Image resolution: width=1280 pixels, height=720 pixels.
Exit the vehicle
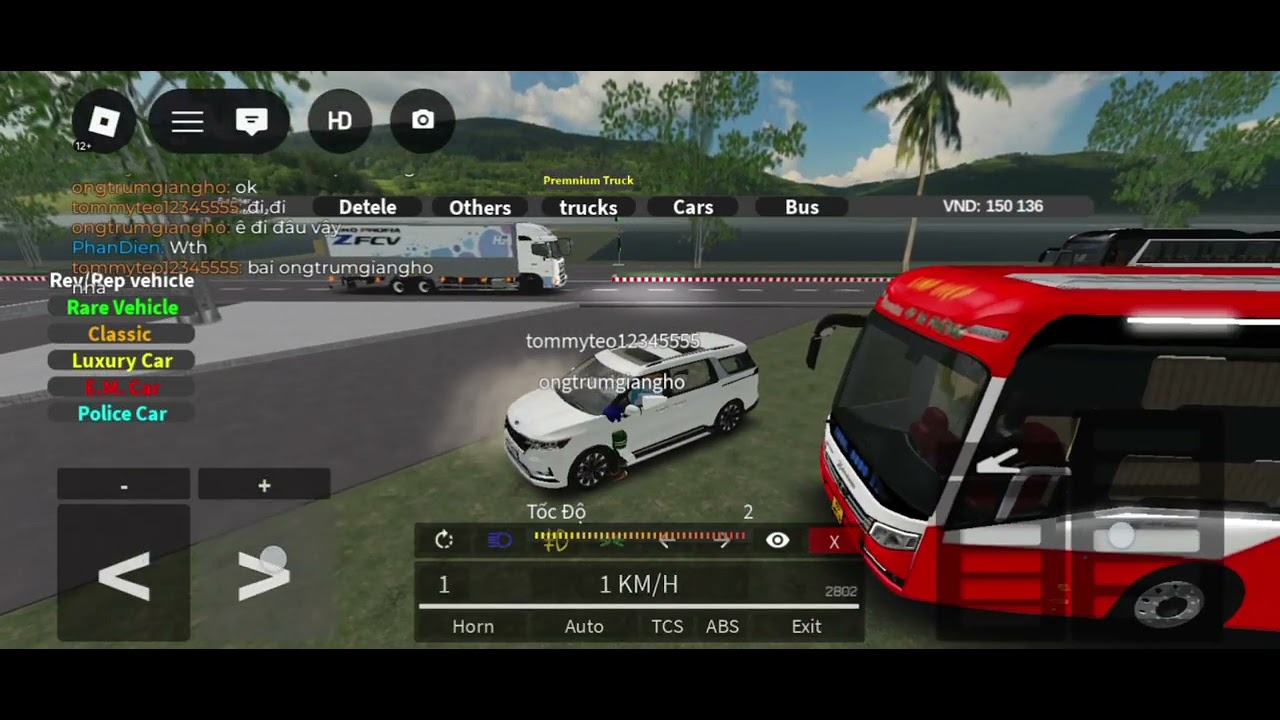coord(806,627)
